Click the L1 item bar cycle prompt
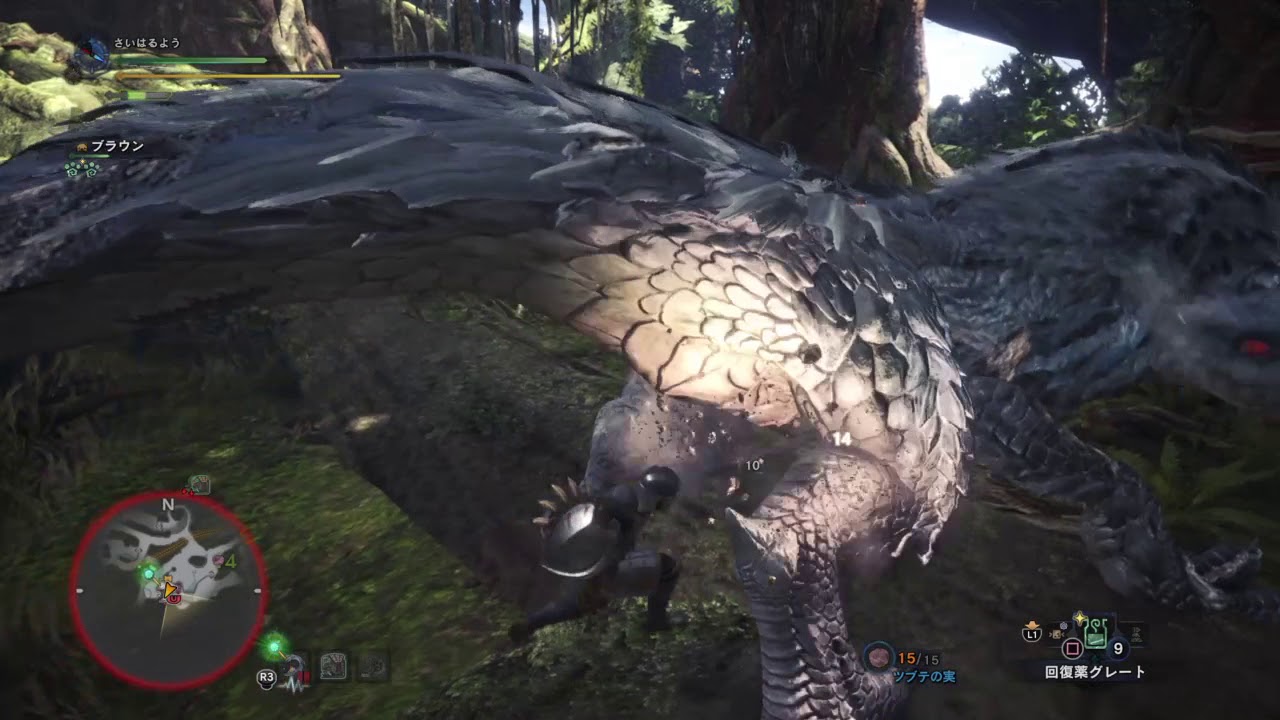This screenshot has height=720, width=1280. coord(1032,633)
